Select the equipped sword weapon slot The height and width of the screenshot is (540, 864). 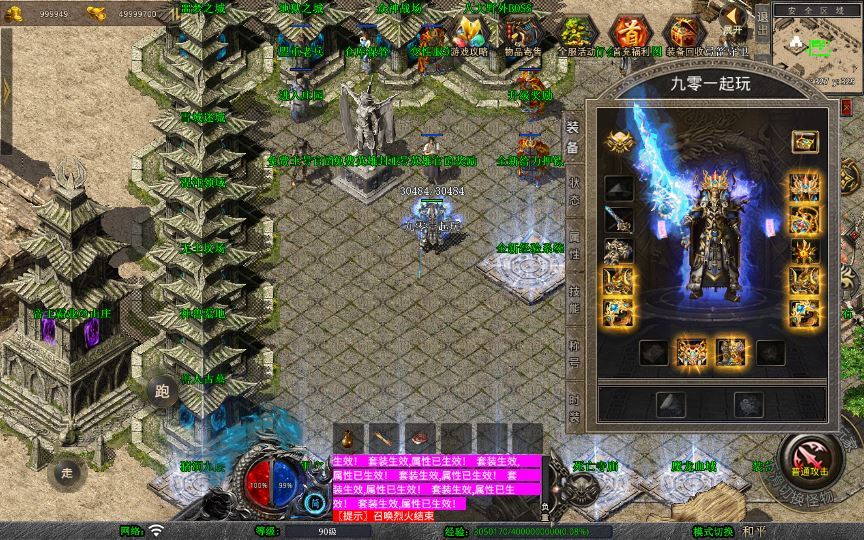(x=618, y=219)
